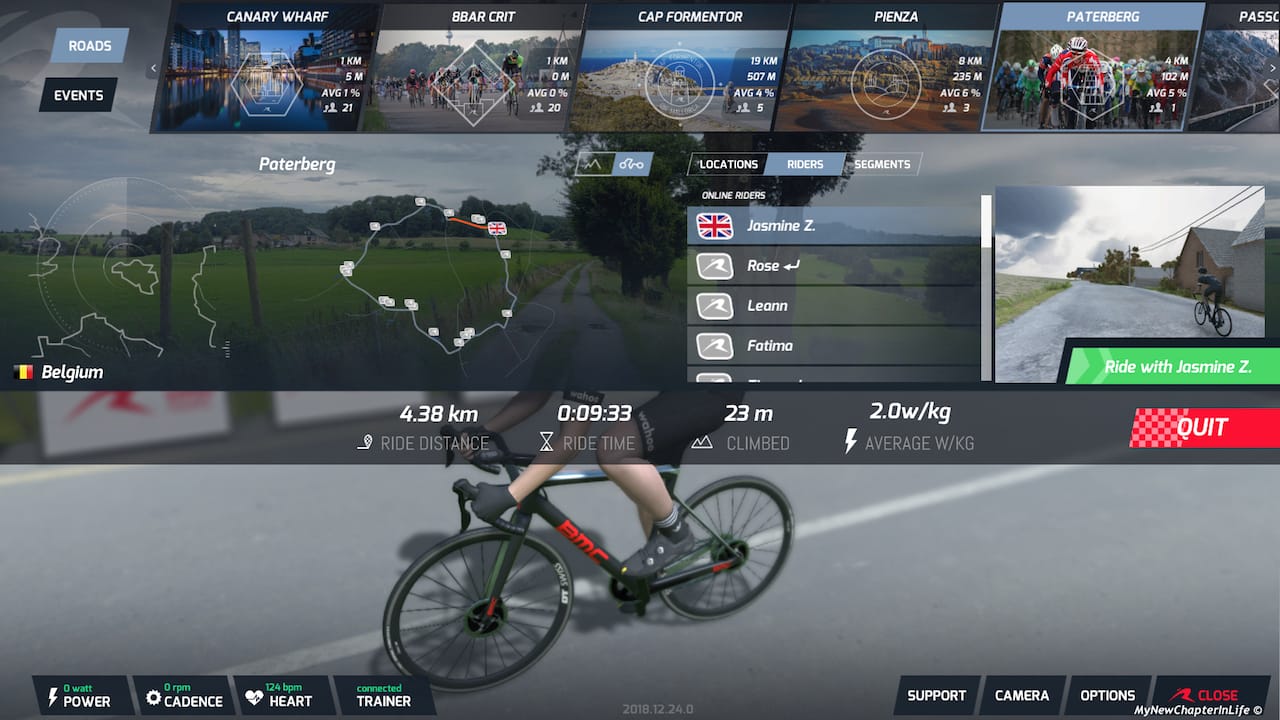The height and width of the screenshot is (720, 1280).
Task: Show the Segments tab
Action: click(x=882, y=164)
